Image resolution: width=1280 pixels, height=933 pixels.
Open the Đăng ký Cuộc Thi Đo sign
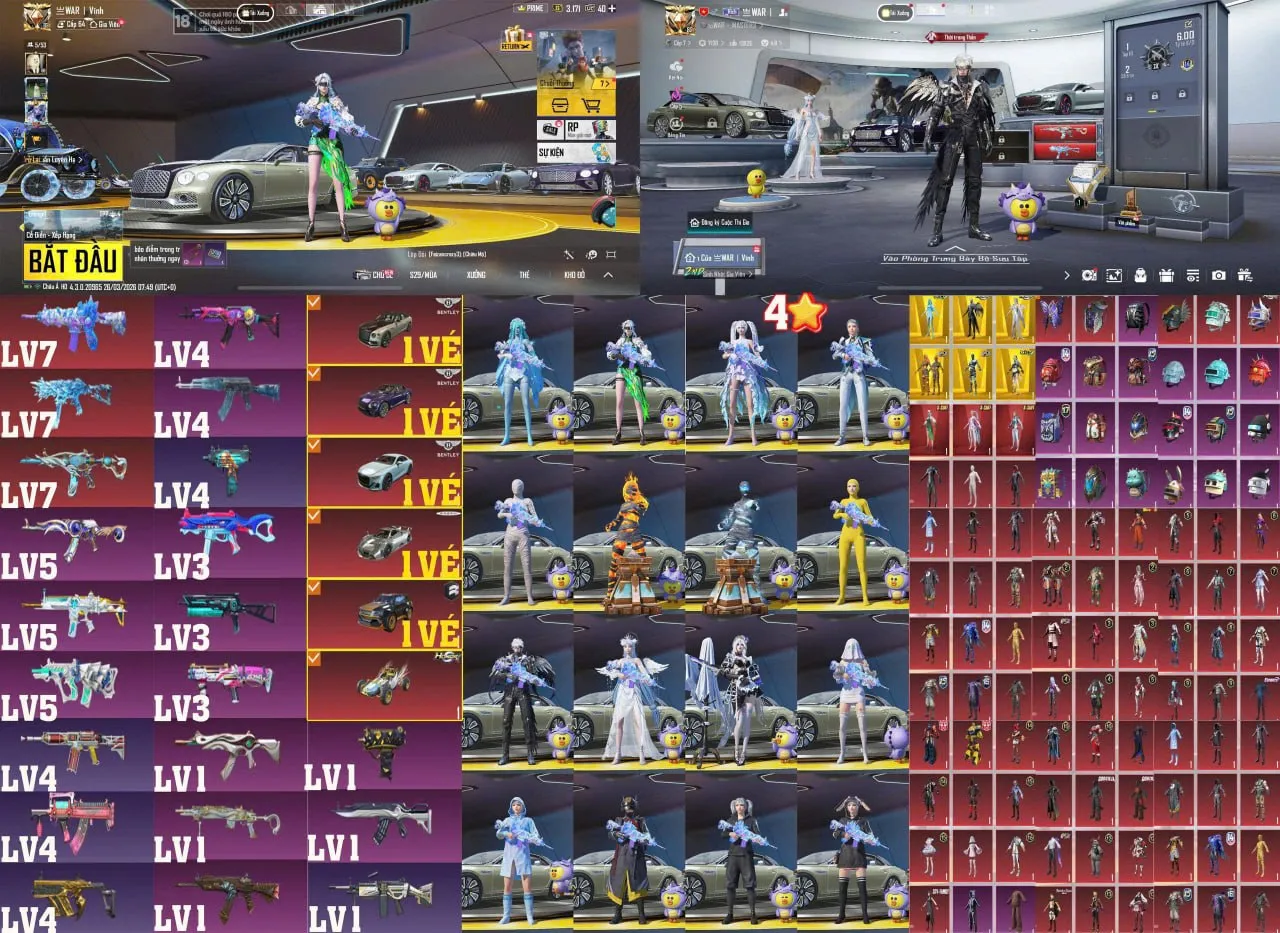tap(720, 221)
